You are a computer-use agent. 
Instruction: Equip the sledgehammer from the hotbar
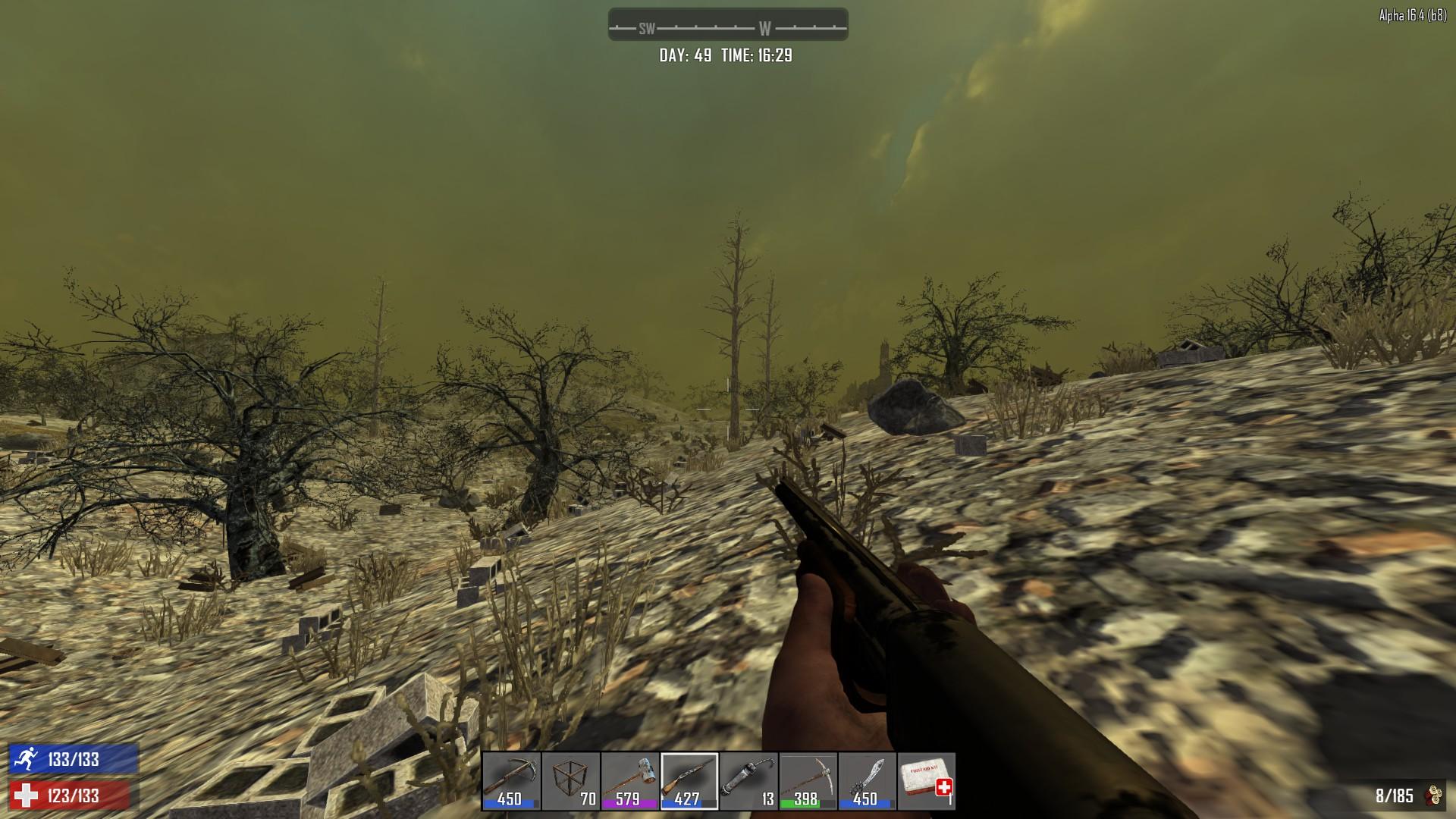[x=629, y=781]
